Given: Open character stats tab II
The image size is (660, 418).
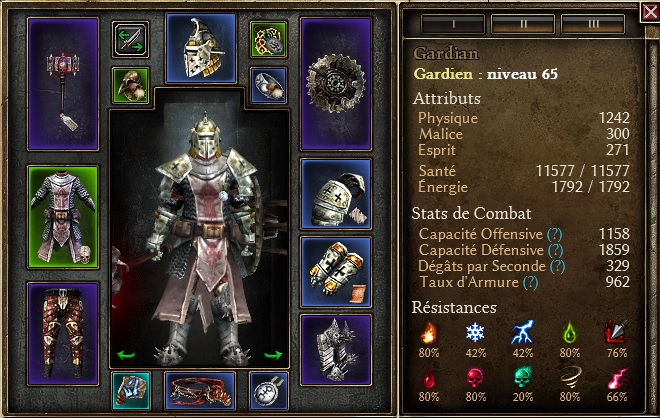Looking at the screenshot, I should click(x=510, y=21).
